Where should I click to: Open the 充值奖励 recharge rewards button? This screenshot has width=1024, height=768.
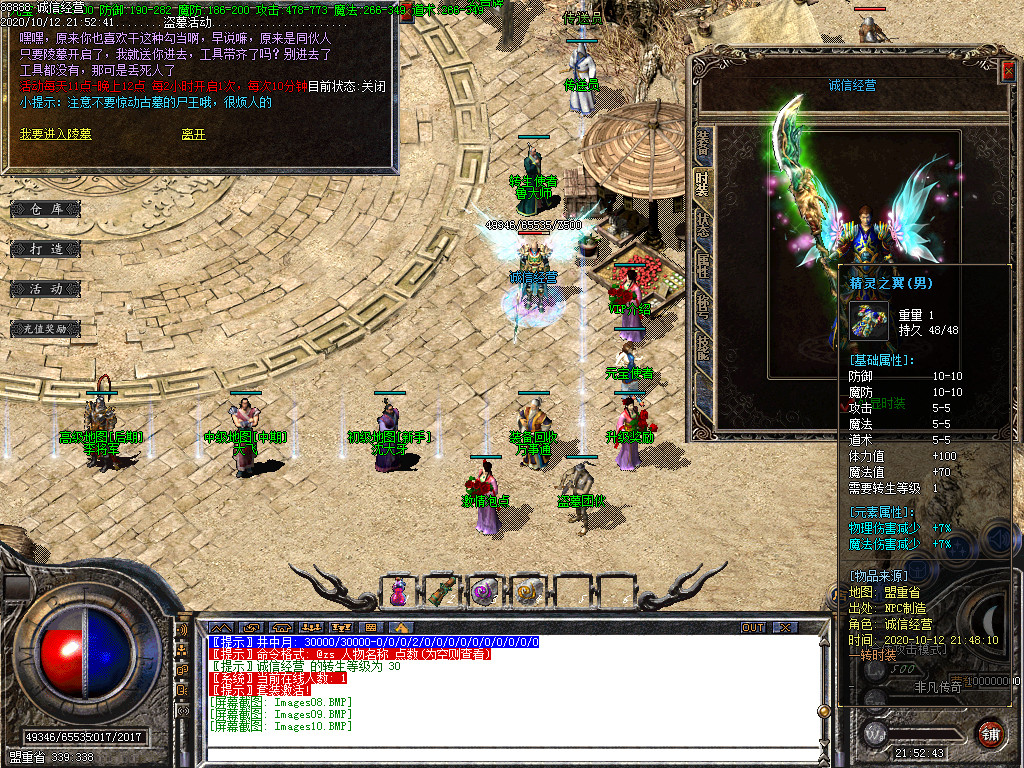click(x=46, y=328)
